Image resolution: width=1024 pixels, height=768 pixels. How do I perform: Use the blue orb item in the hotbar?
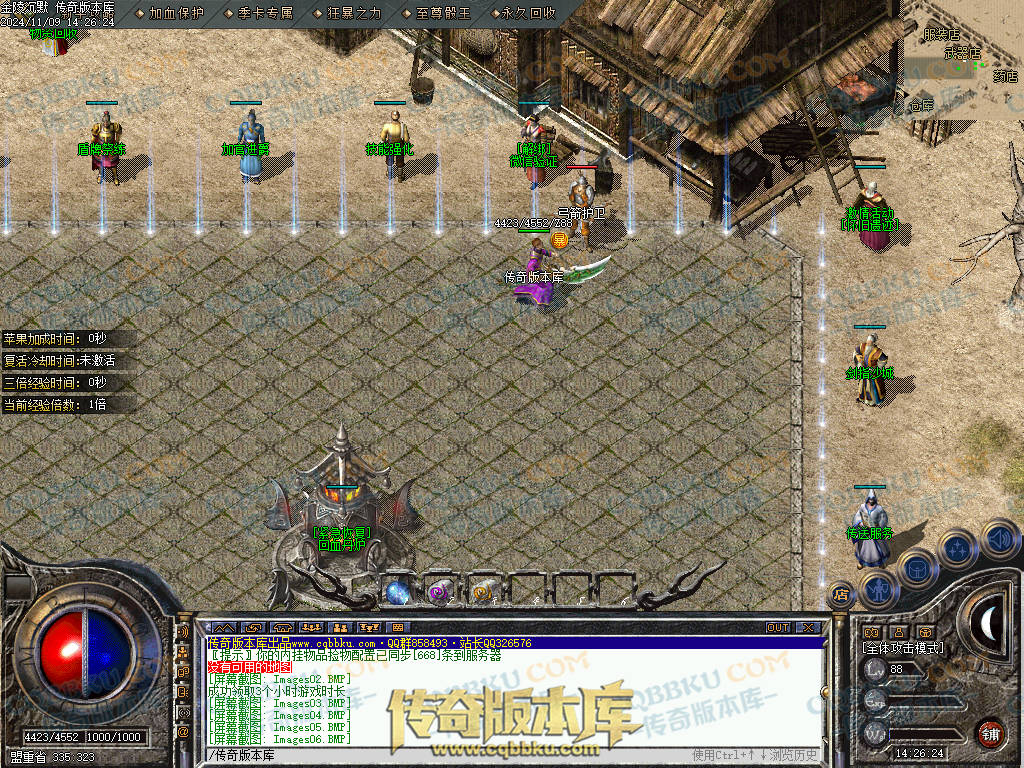397,591
